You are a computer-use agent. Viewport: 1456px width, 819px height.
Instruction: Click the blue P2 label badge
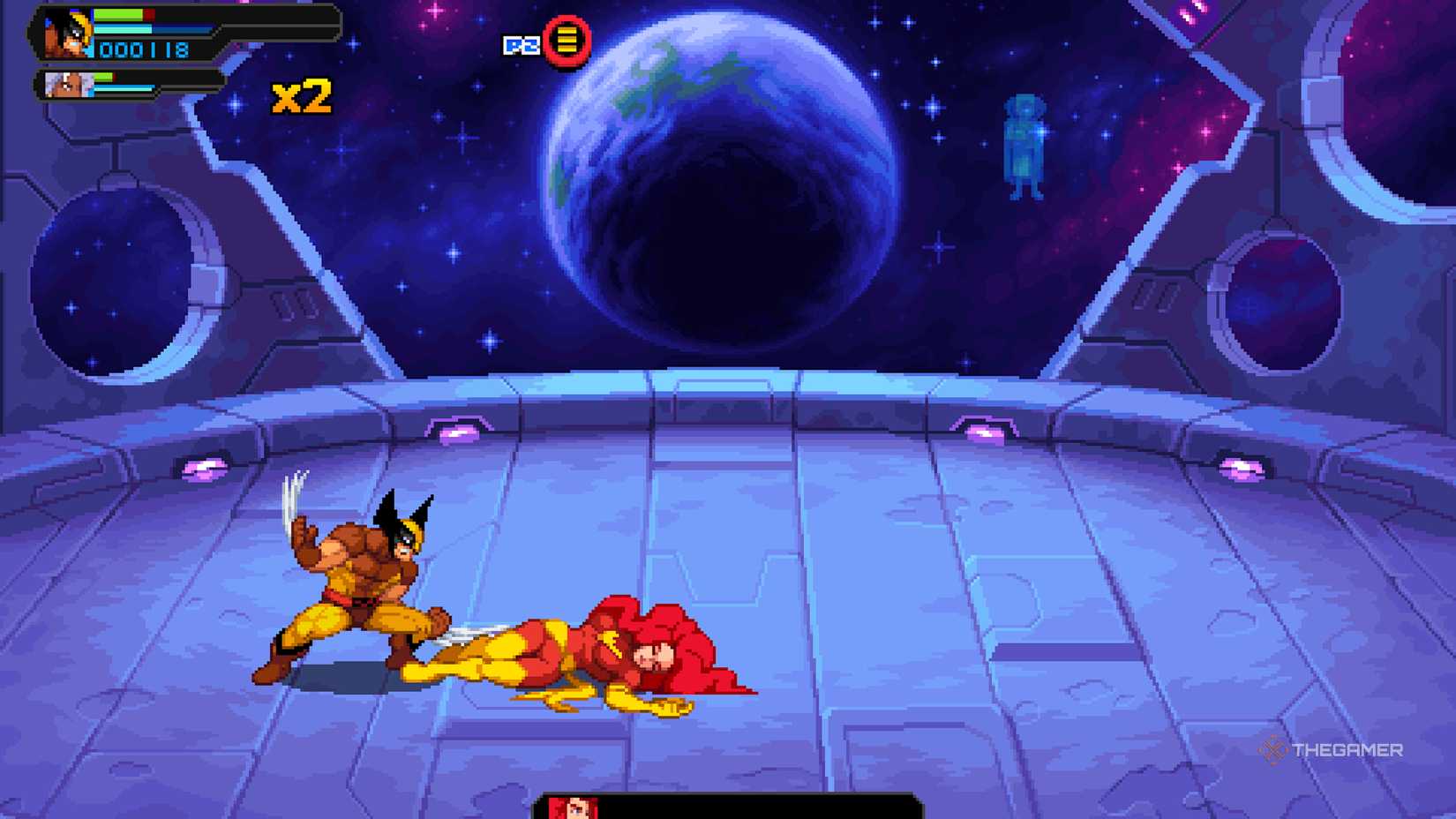click(x=520, y=42)
